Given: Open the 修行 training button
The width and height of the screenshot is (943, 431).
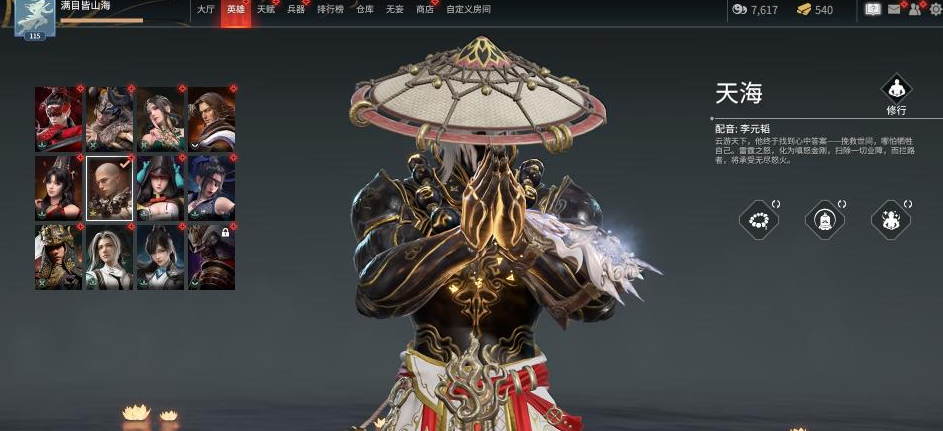Looking at the screenshot, I should click(895, 90).
